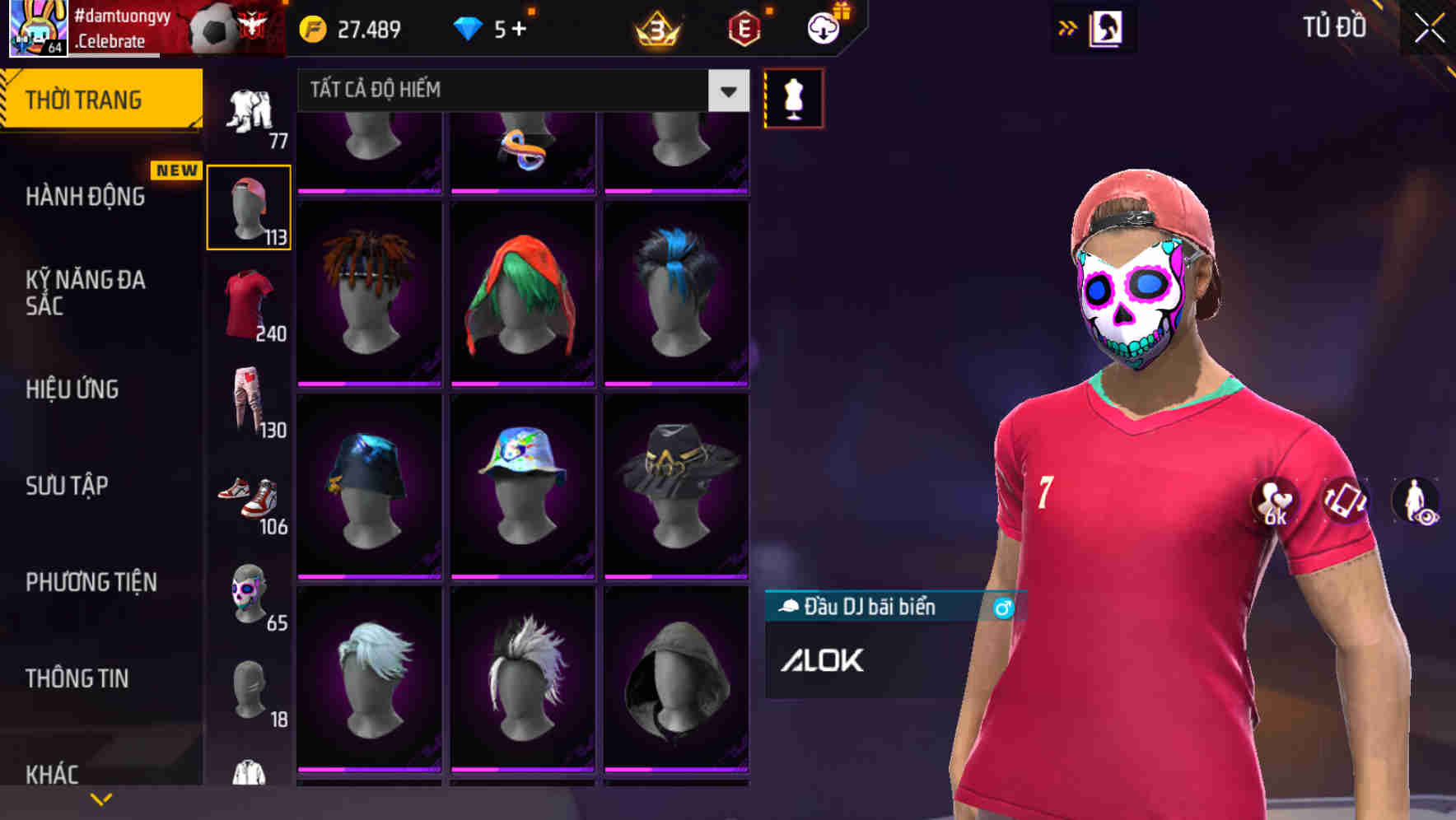Click the pink rarity bar under the dreadlocks hair
Screen dimensions: 1456x820
(369, 384)
